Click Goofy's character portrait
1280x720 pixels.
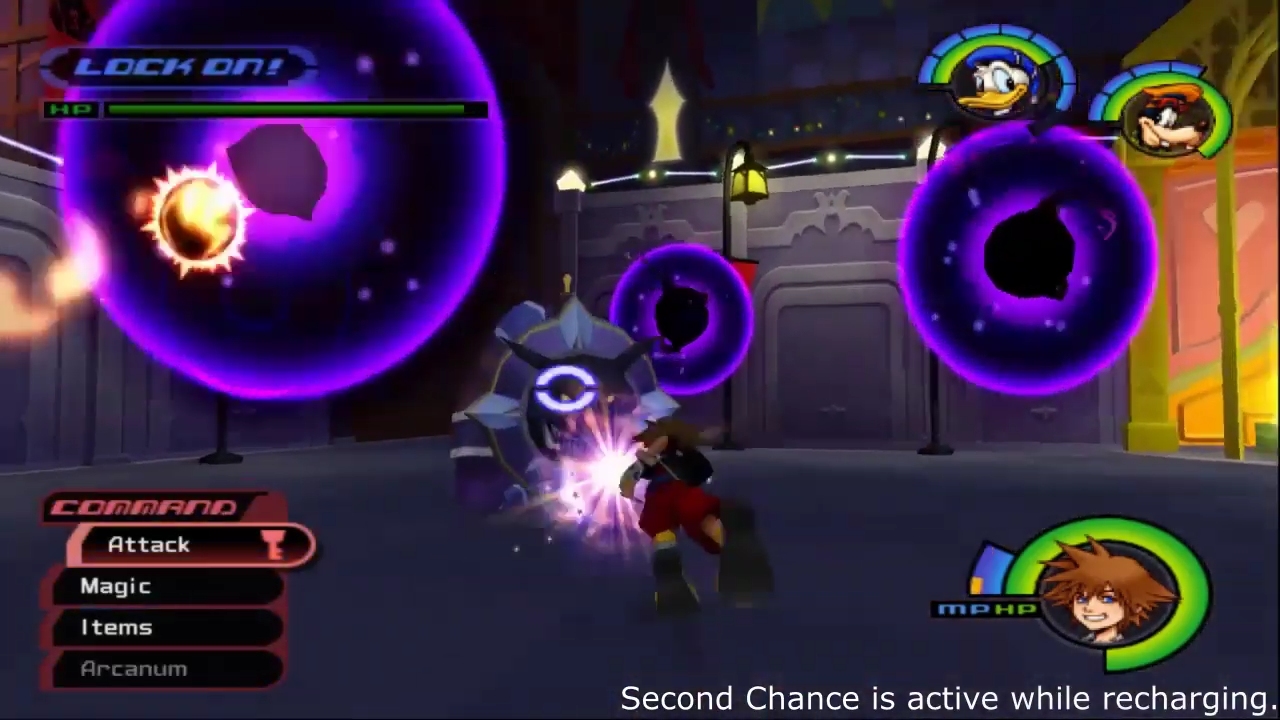pos(1165,120)
